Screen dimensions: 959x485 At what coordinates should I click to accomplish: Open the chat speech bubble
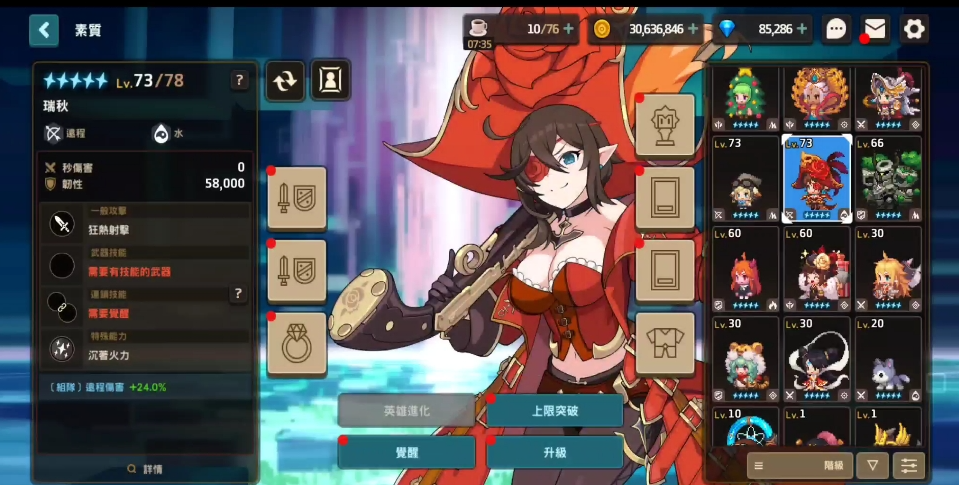click(836, 29)
